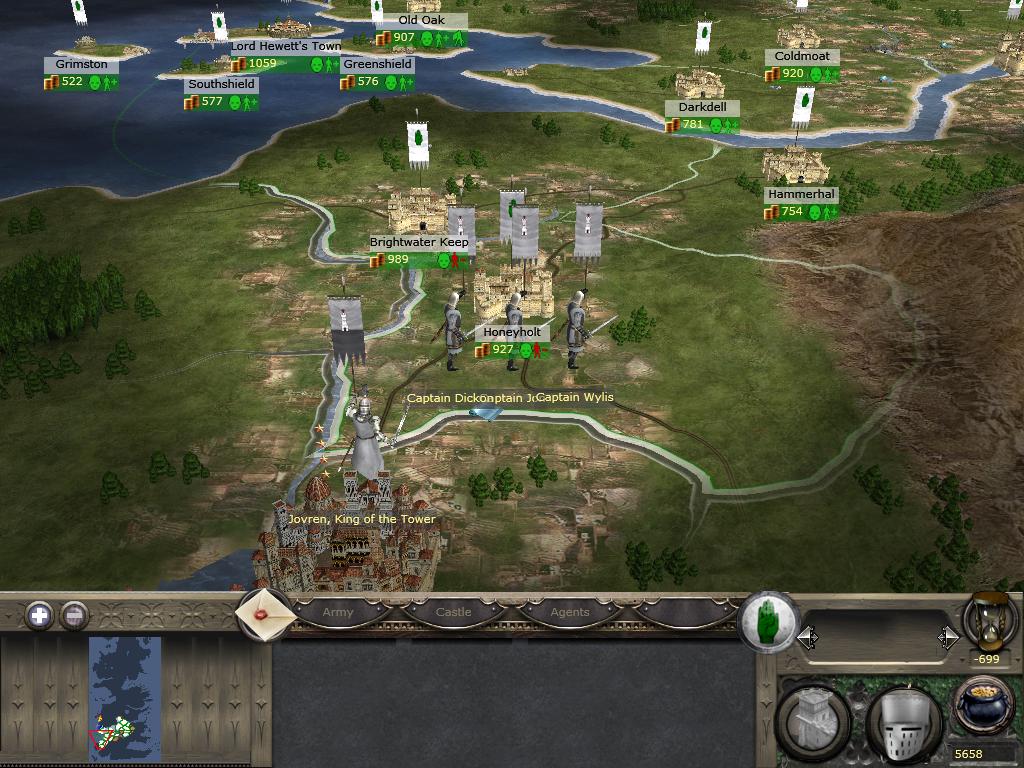Select next item with right arrow
Viewport: 1024px width, 768px height.
tap(948, 637)
